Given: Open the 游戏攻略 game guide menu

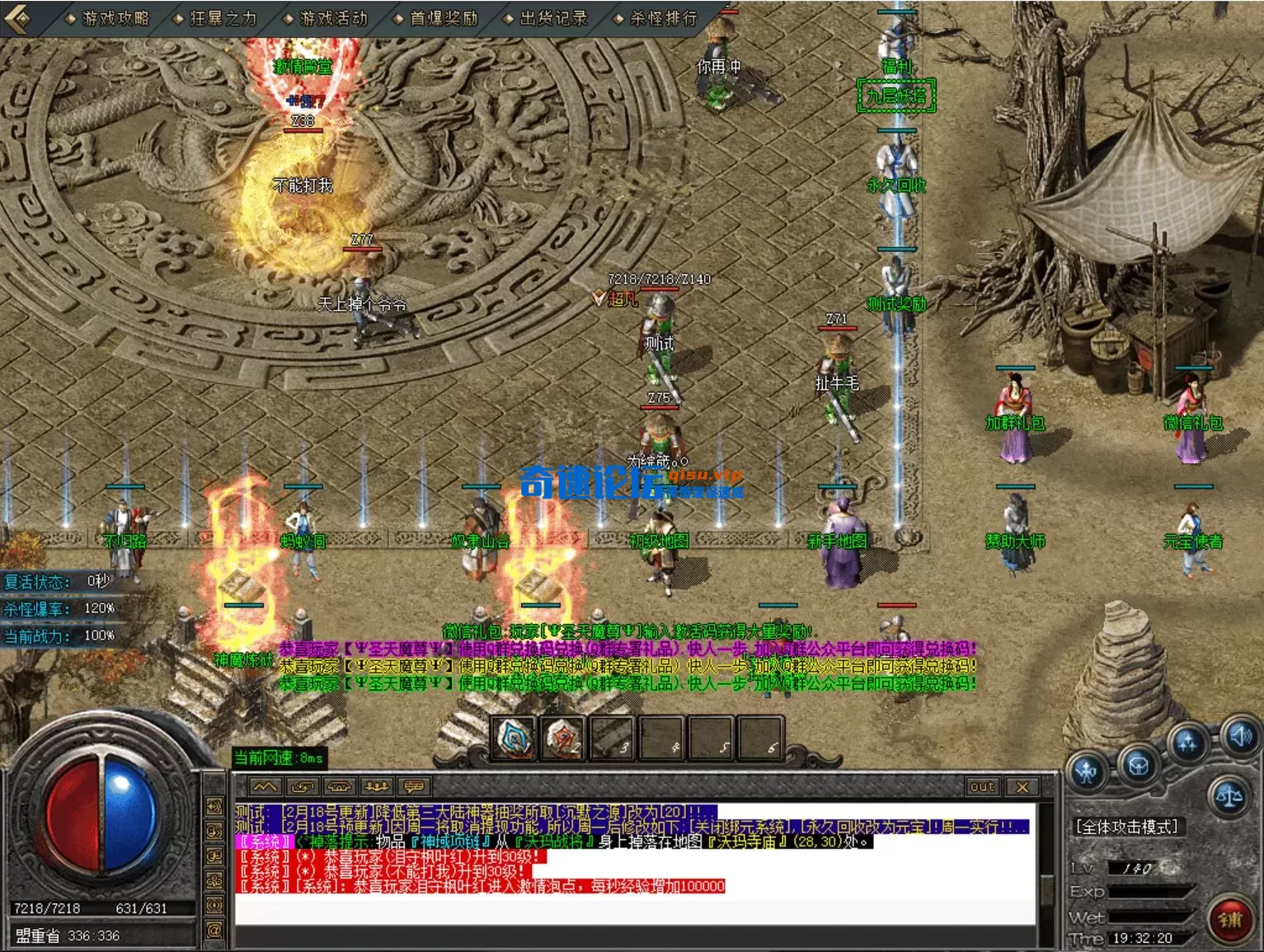Looking at the screenshot, I should [115, 18].
